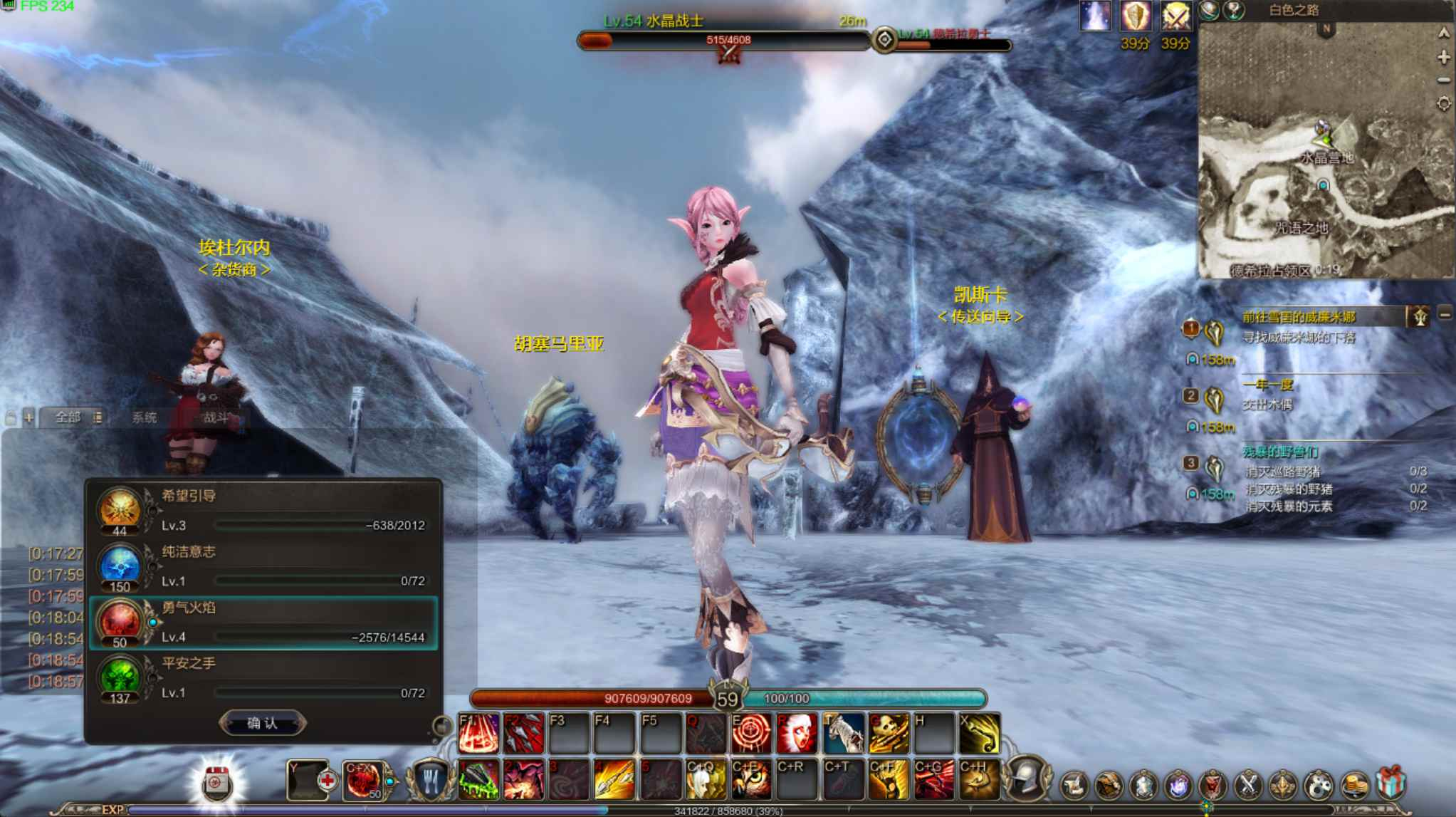This screenshot has height=817, width=1456.
Task: Choose the 纯洁意志 blue orb row
Action: point(263,566)
